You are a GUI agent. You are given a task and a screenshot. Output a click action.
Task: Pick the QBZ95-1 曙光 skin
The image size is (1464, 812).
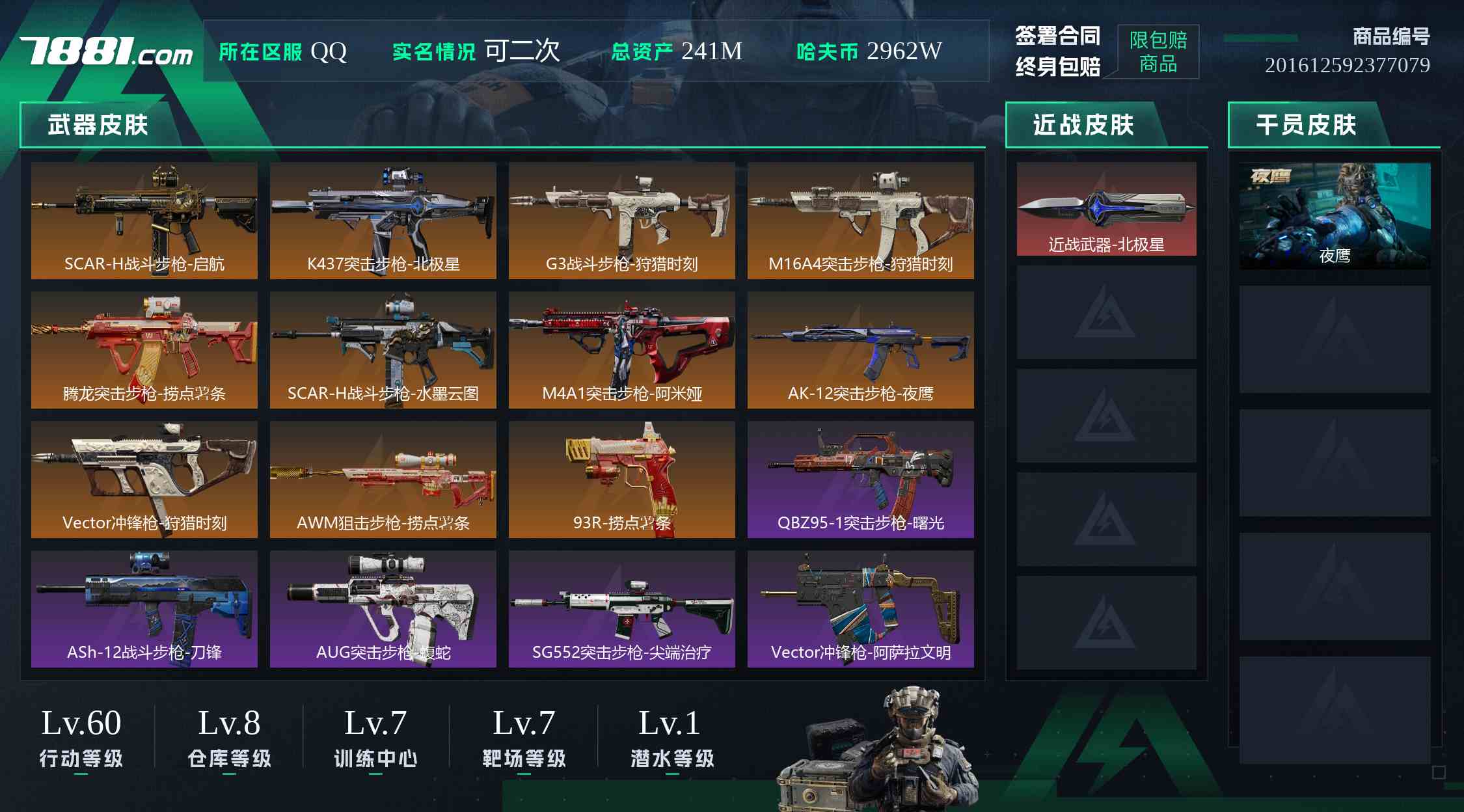860,480
